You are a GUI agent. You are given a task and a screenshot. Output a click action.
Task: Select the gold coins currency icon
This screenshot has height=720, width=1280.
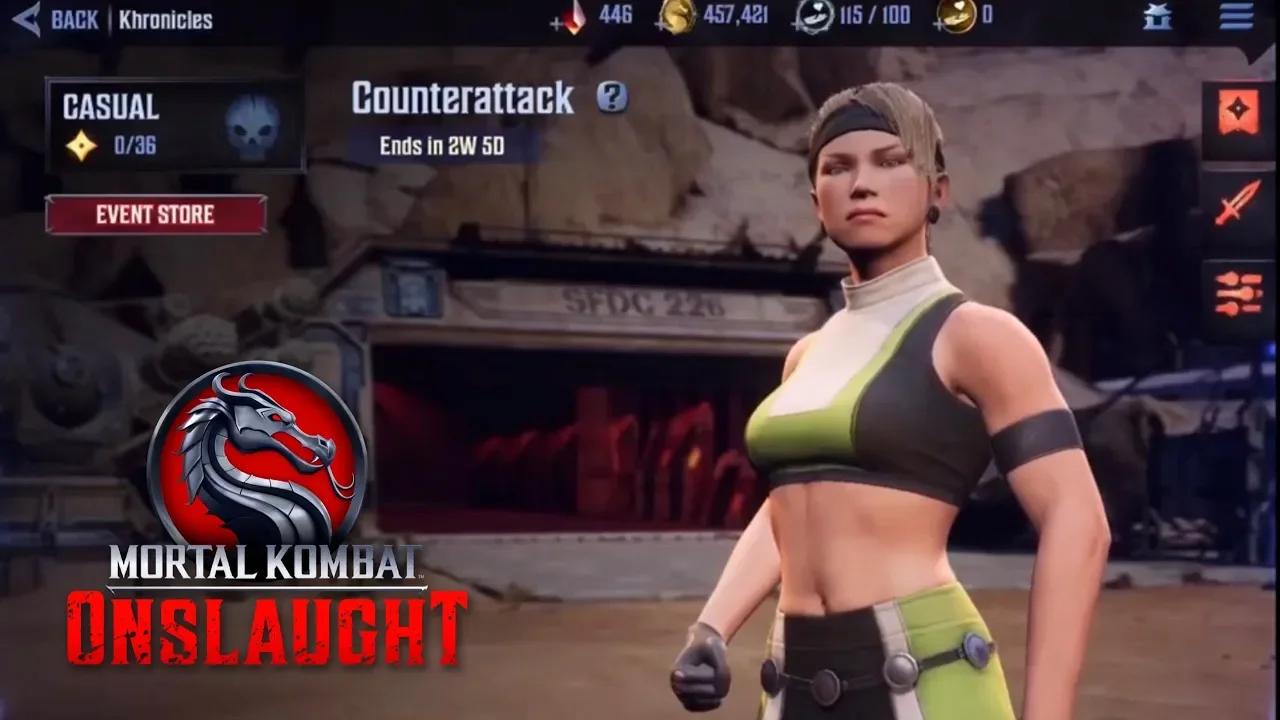[x=675, y=15]
